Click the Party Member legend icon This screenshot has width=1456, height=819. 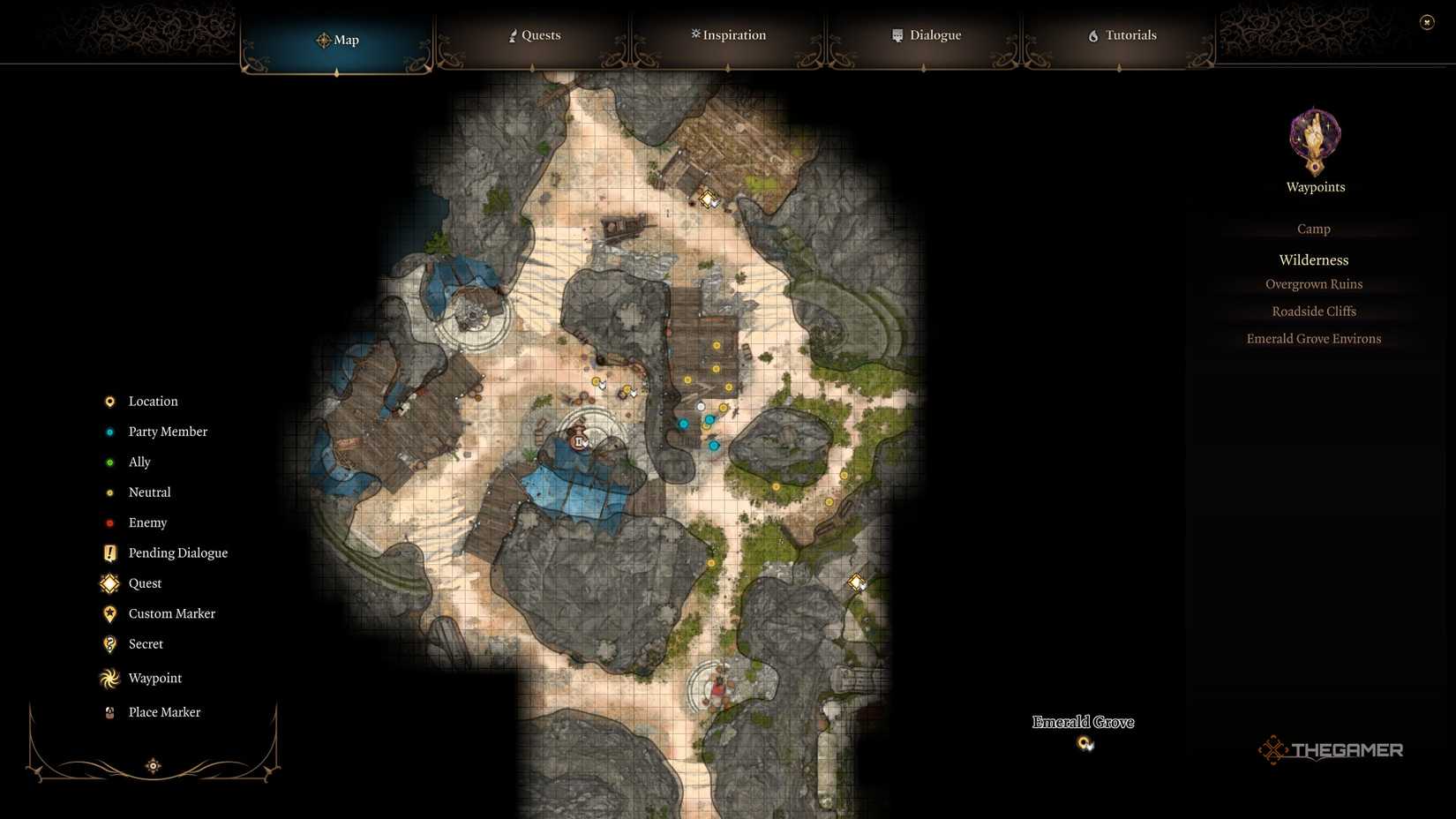pyautogui.click(x=109, y=432)
